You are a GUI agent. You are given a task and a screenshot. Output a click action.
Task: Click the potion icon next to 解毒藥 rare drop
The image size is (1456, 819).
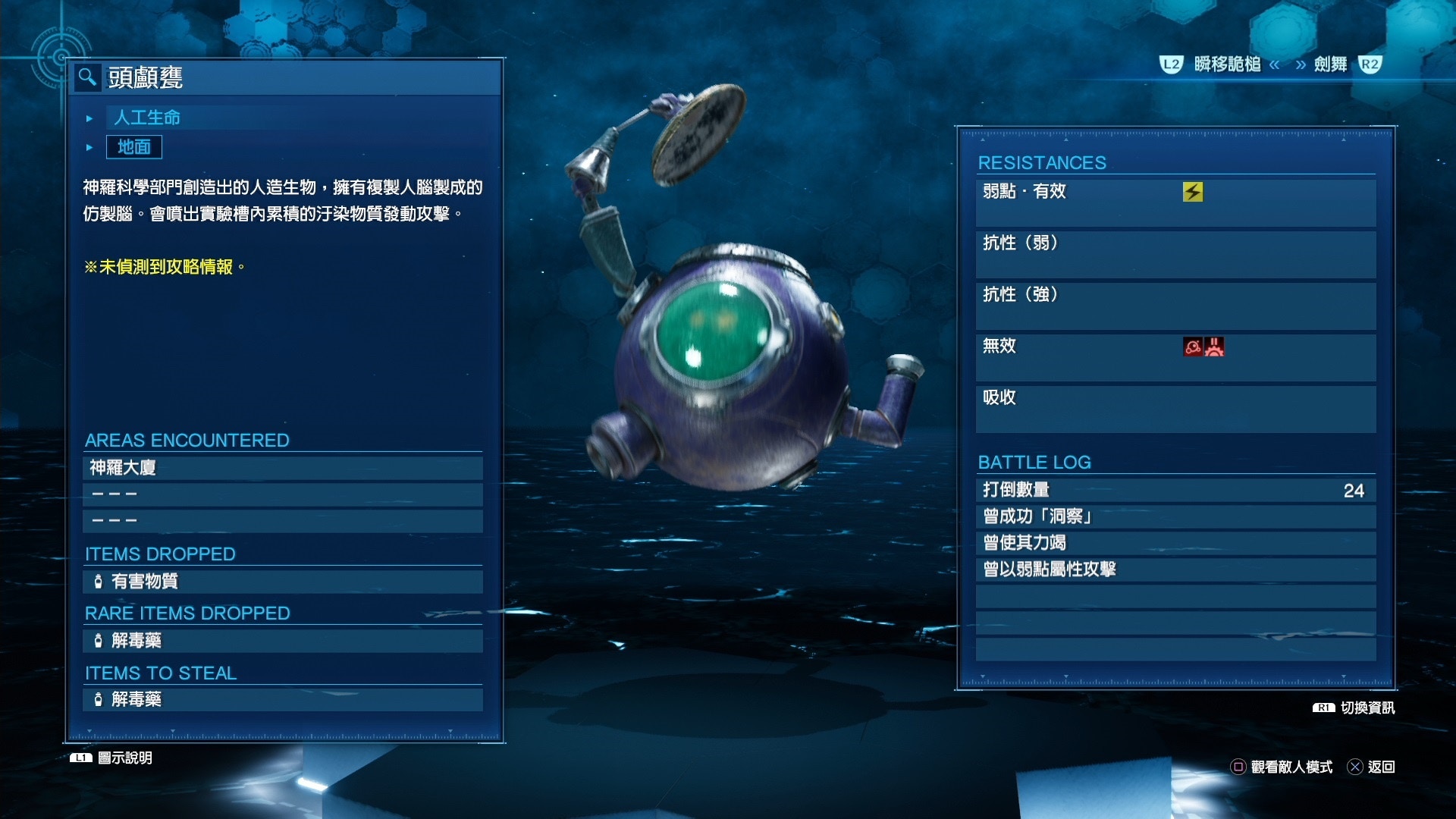(99, 641)
